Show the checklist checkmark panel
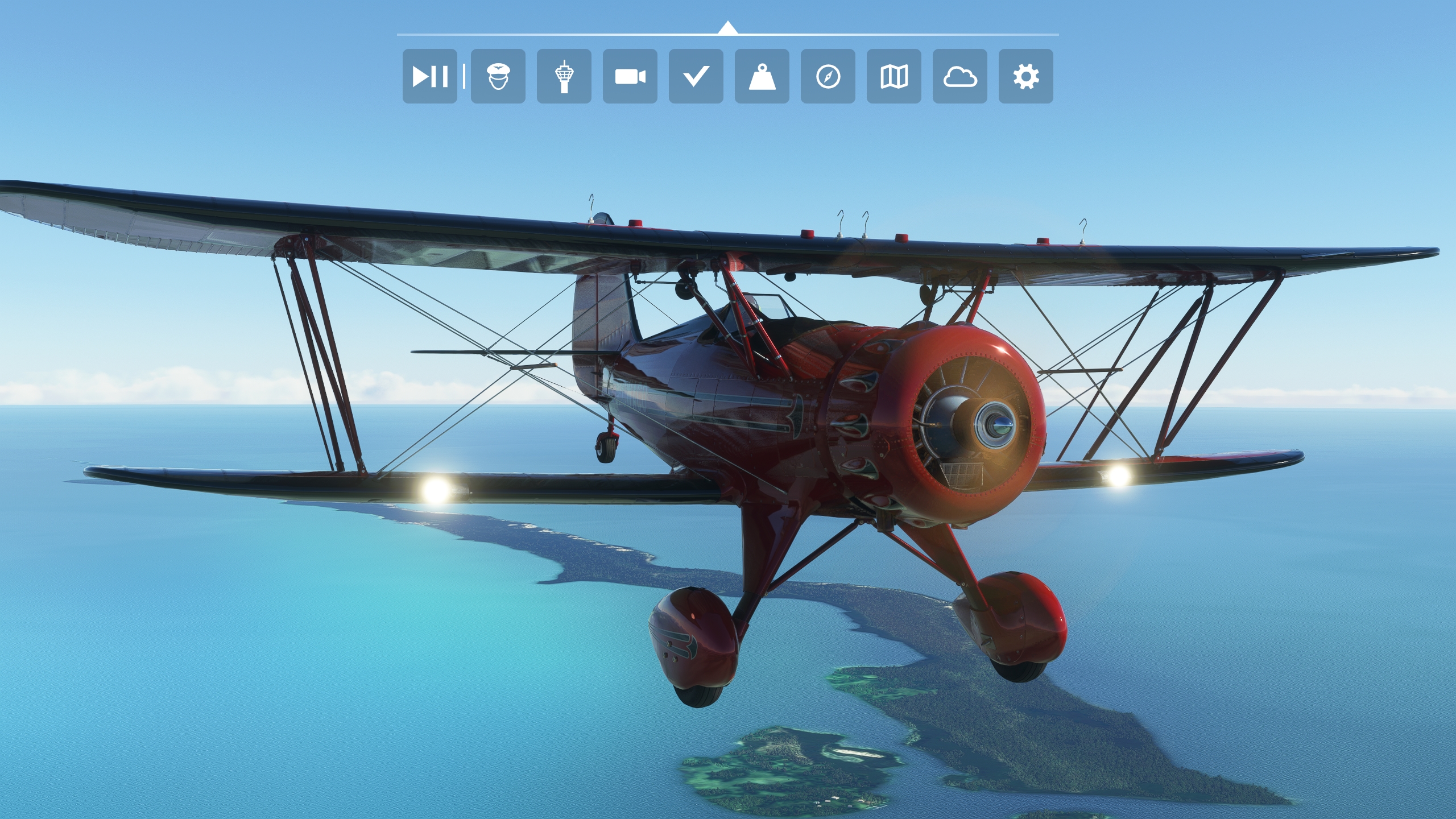The width and height of the screenshot is (1456, 819). (x=696, y=76)
